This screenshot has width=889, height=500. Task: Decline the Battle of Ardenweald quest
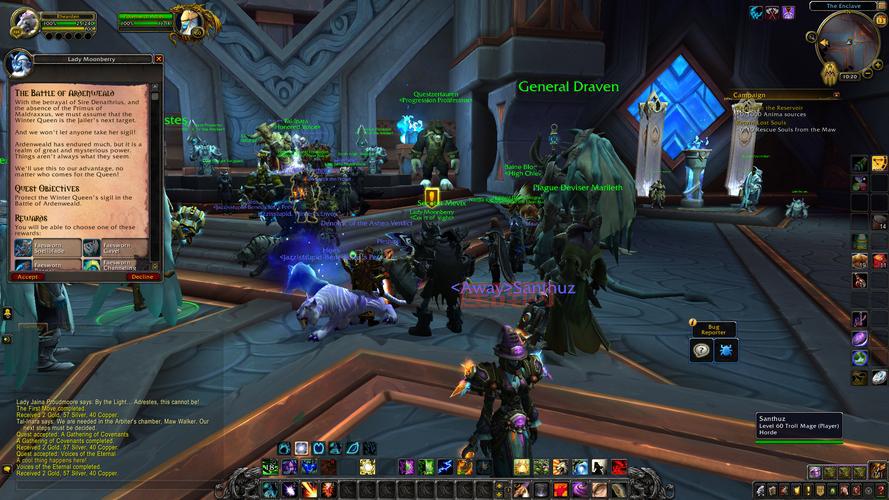click(142, 276)
